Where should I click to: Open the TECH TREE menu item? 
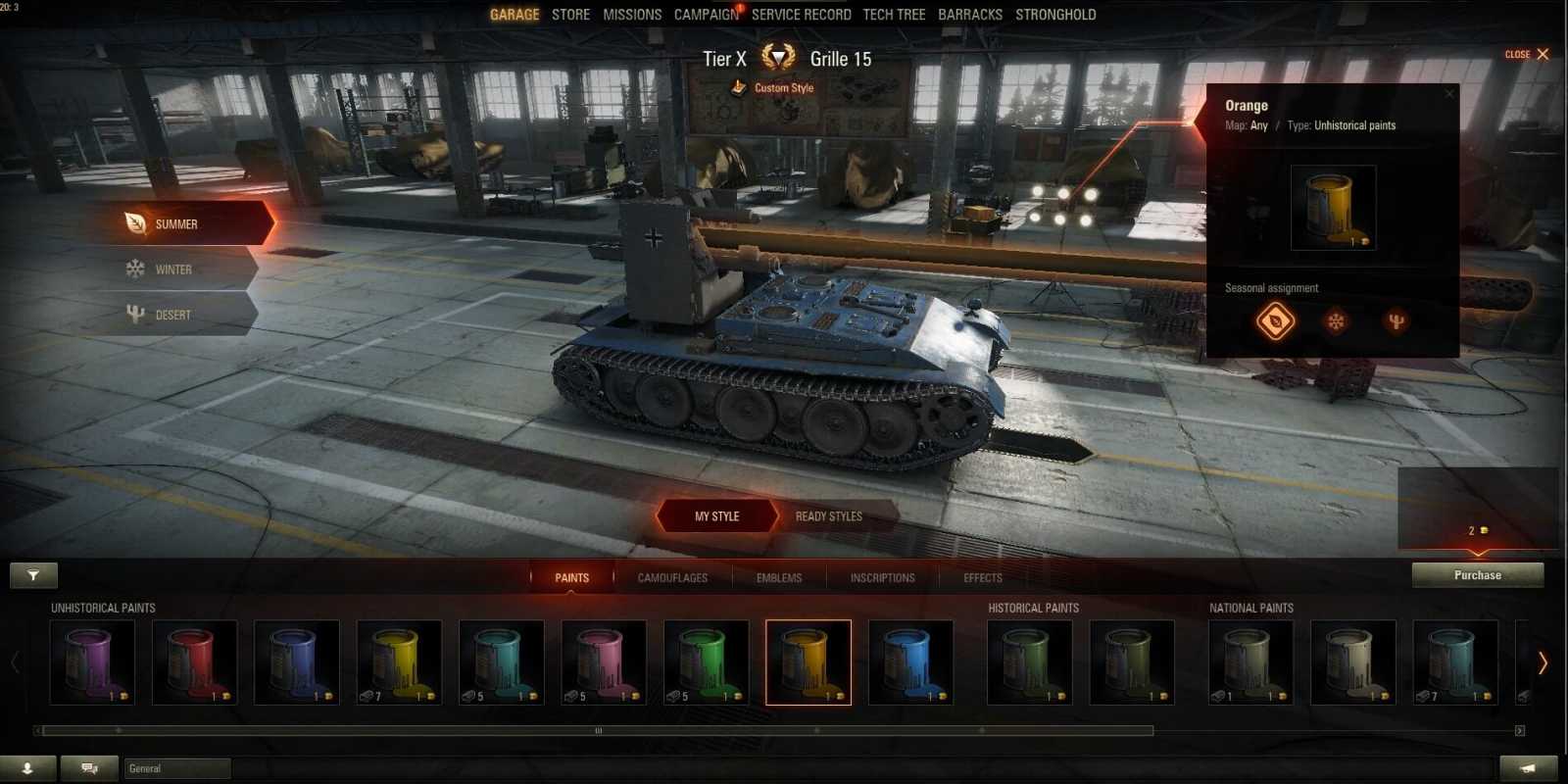(893, 14)
